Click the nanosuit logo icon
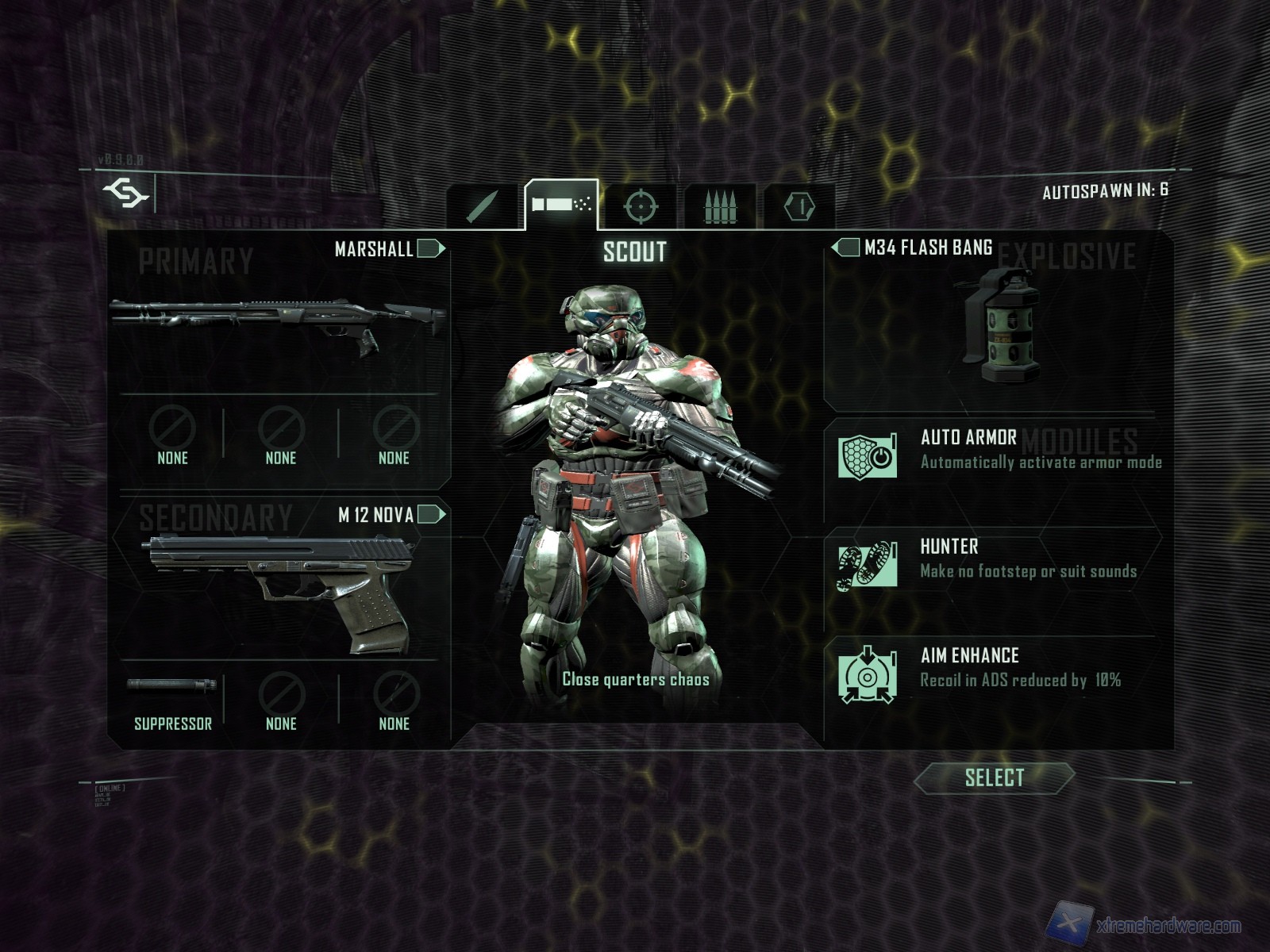Viewport: 1270px width, 952px height. (x=126, y=193)
